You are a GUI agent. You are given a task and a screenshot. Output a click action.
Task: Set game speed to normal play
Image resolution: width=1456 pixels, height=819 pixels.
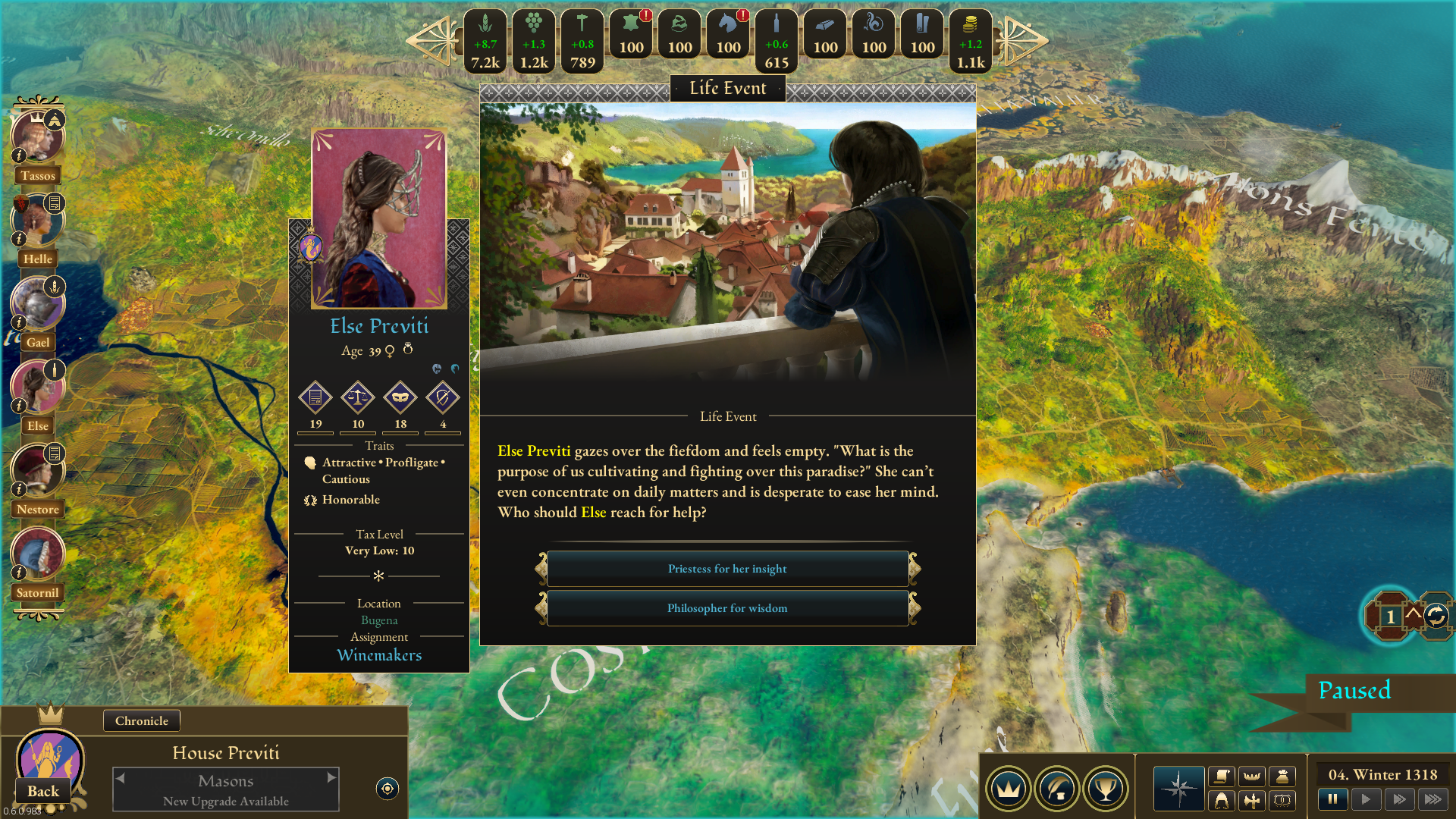click(1366, 799)
